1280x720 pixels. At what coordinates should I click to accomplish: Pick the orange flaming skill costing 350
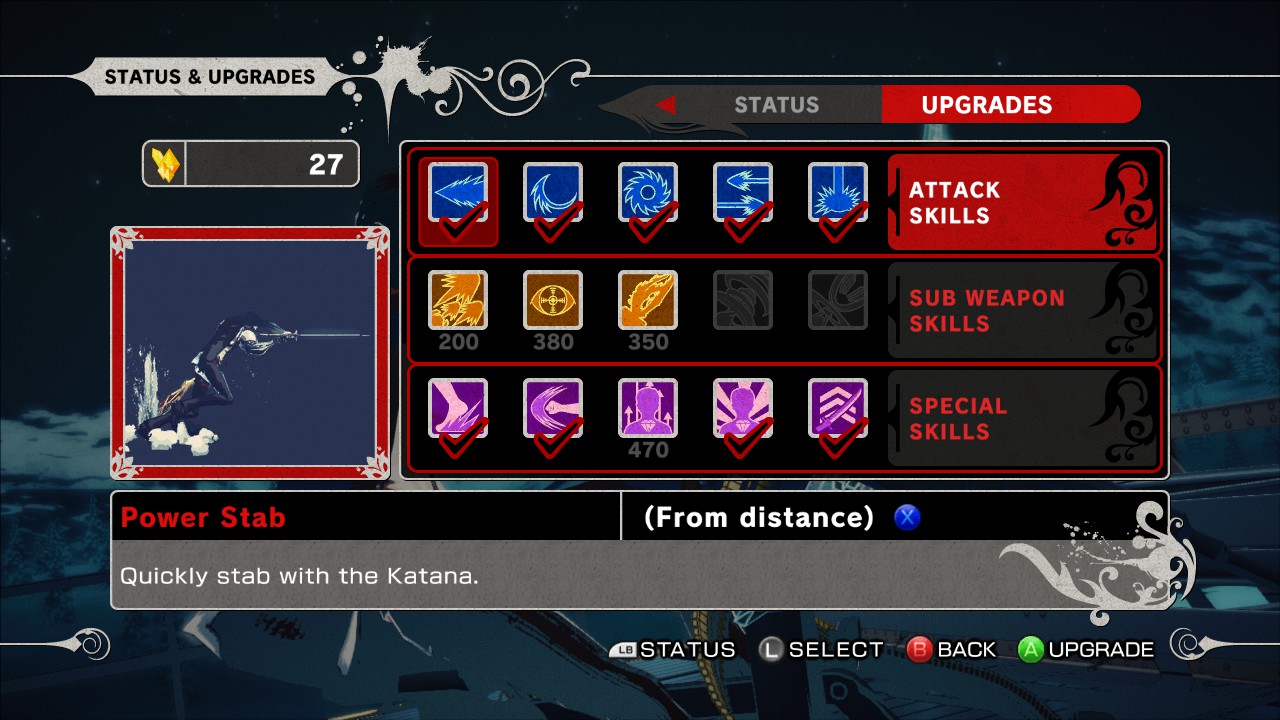click(x=648, y=300)
